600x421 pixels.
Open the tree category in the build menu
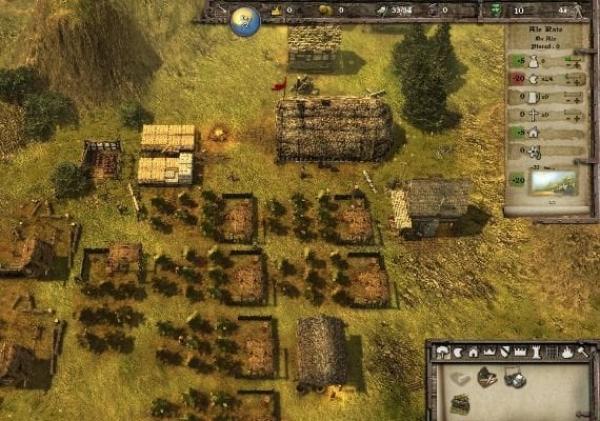(x=442, y=352)
